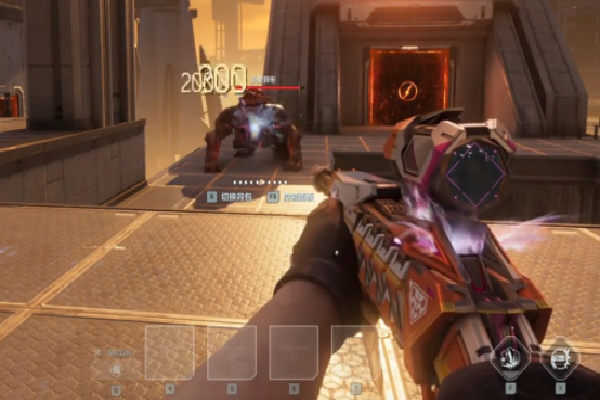Image resolution: width=600 pixels, height=400 pixels.
Task: Activate the V-key ability hexagon icon
Action: pyautogui.click(x=560, y=358)
